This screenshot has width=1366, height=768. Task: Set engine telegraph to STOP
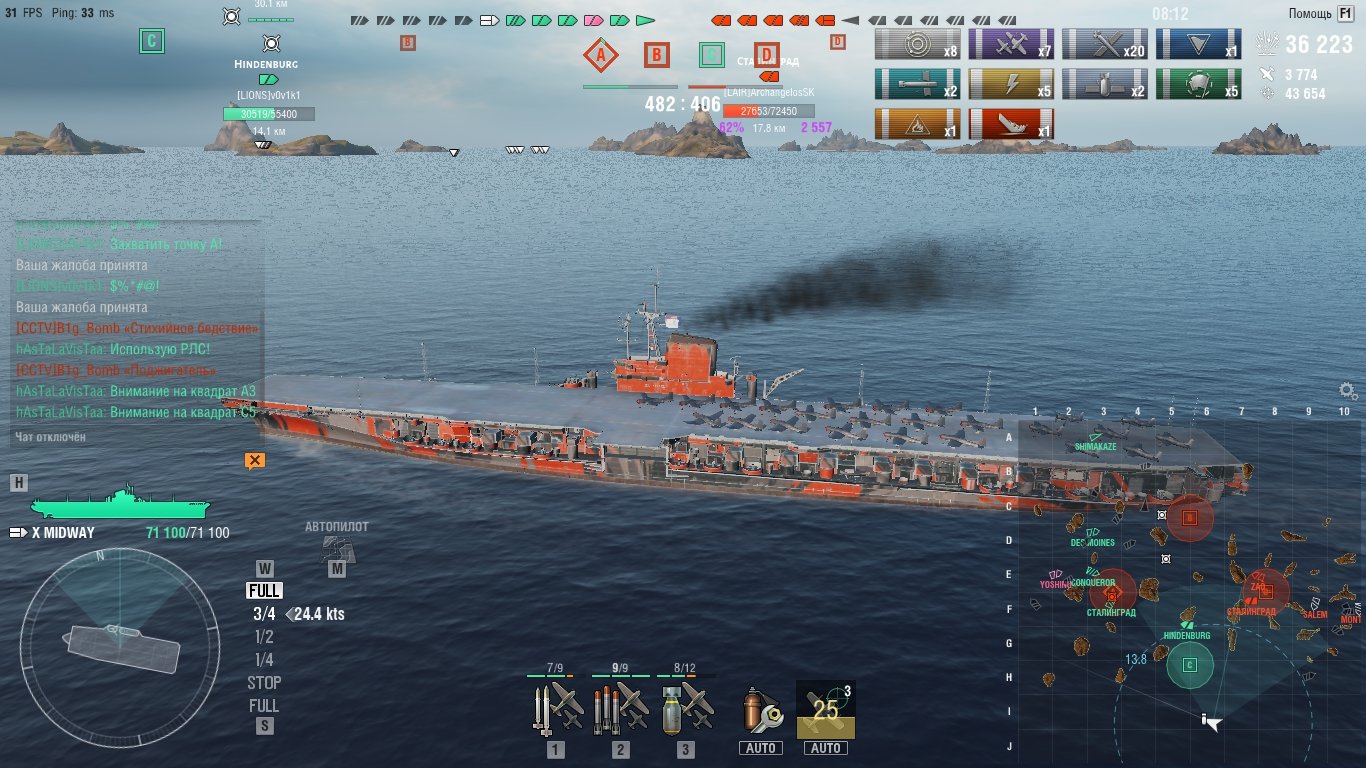(264, 683)
